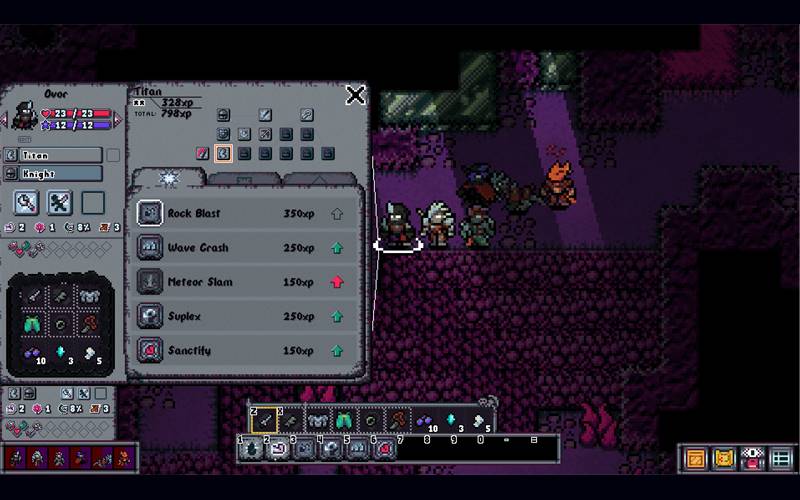
Task: Close the Titan skill panel
Action: pyautogui.click(x=355, y=96)
